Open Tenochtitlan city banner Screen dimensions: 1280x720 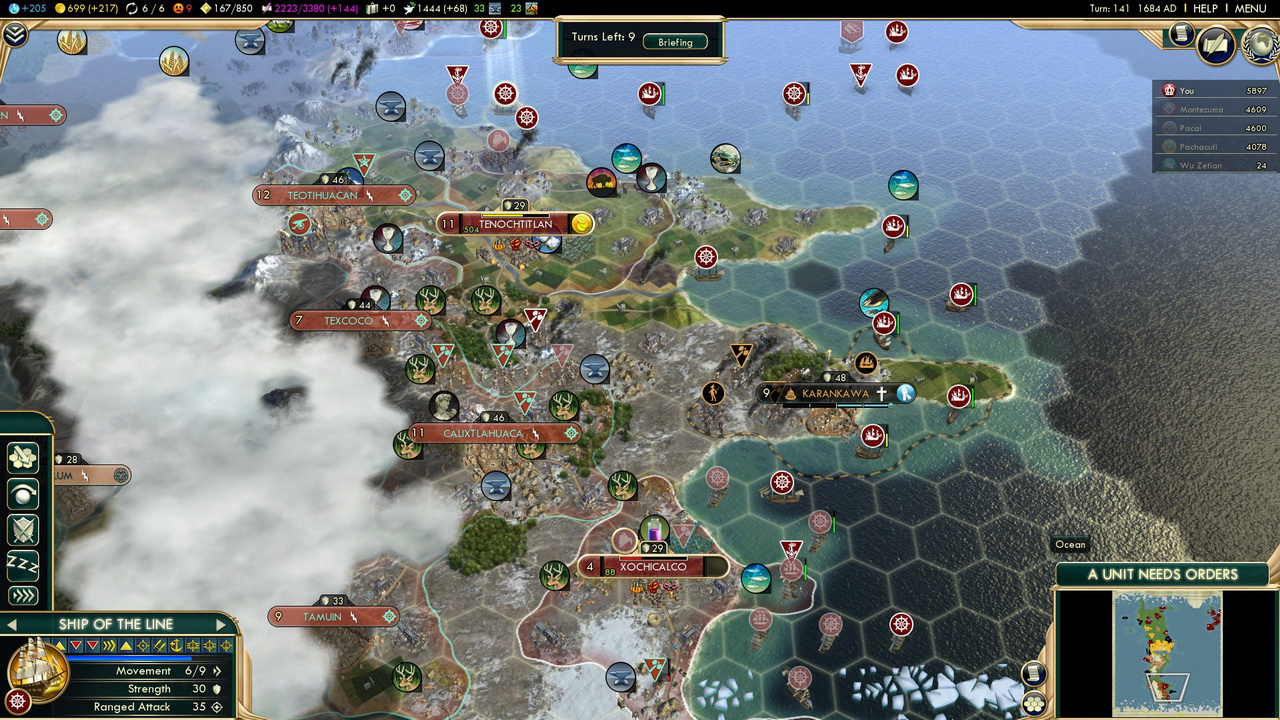click(515, 224)
